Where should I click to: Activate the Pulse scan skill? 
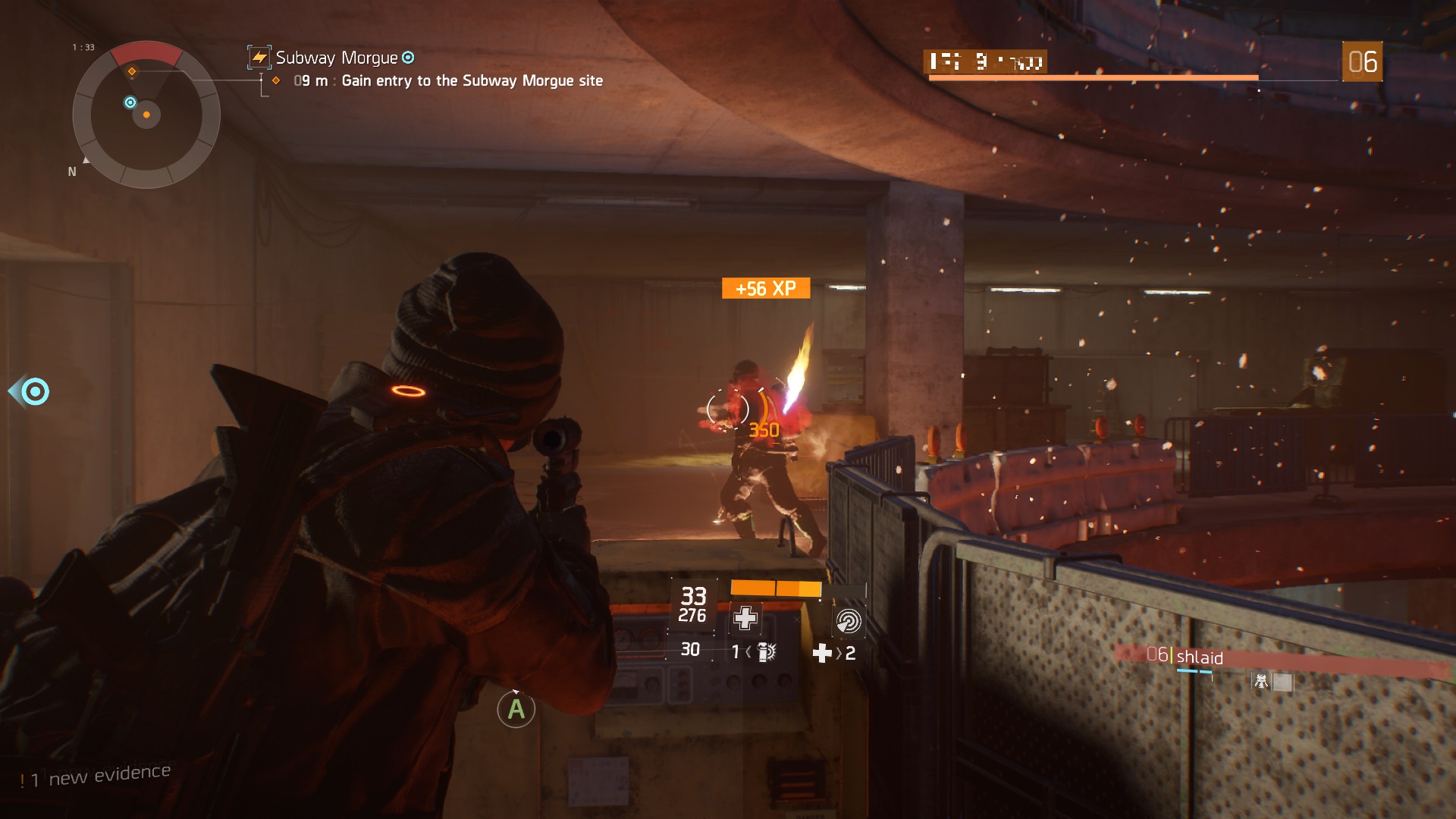click(x=848, y=621)
